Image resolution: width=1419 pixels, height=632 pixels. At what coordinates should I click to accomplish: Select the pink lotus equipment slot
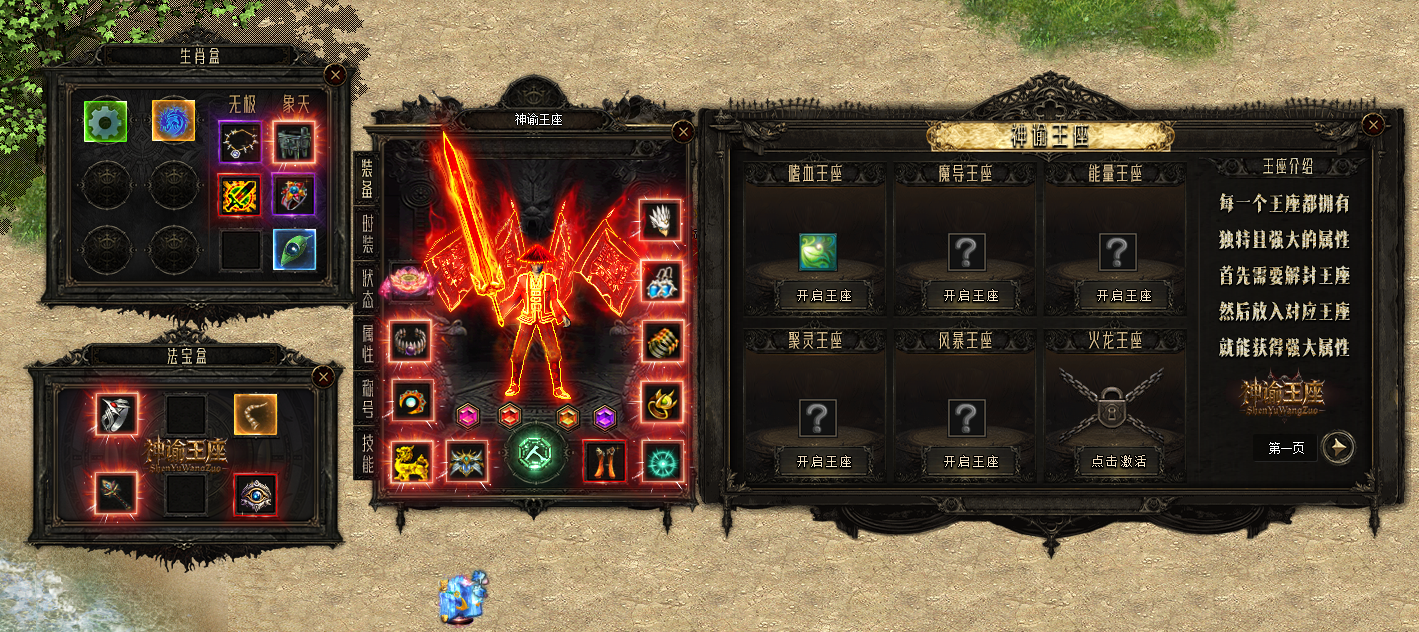click(x=408, y=280)
